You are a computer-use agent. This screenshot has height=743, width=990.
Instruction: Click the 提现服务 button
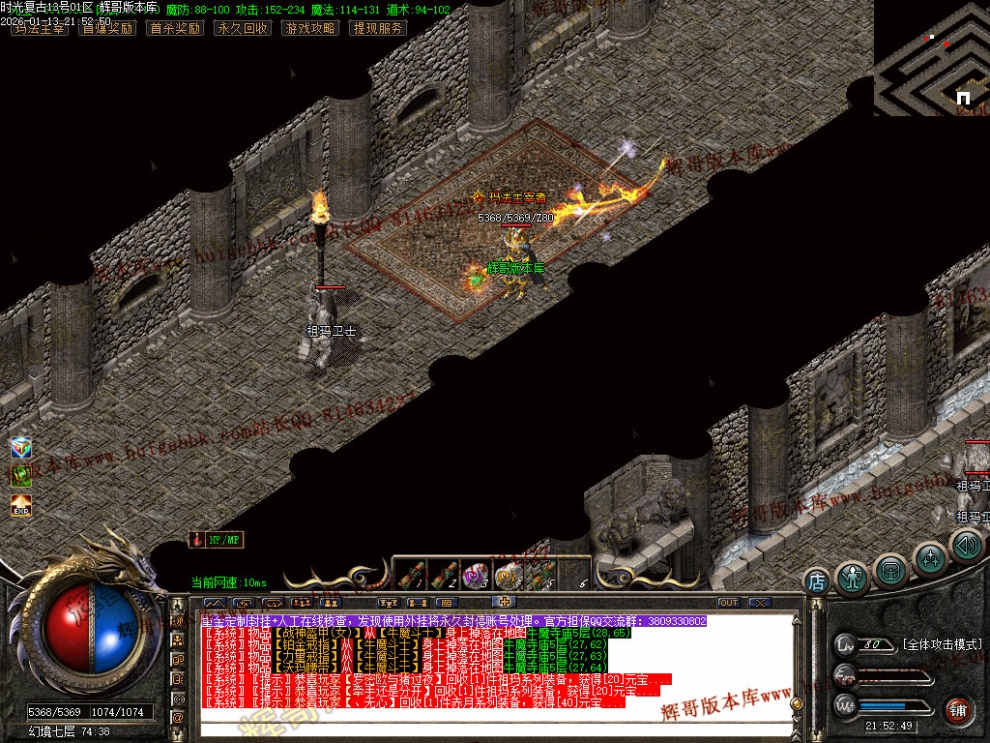pyautogui.click(x=378, y=28)
